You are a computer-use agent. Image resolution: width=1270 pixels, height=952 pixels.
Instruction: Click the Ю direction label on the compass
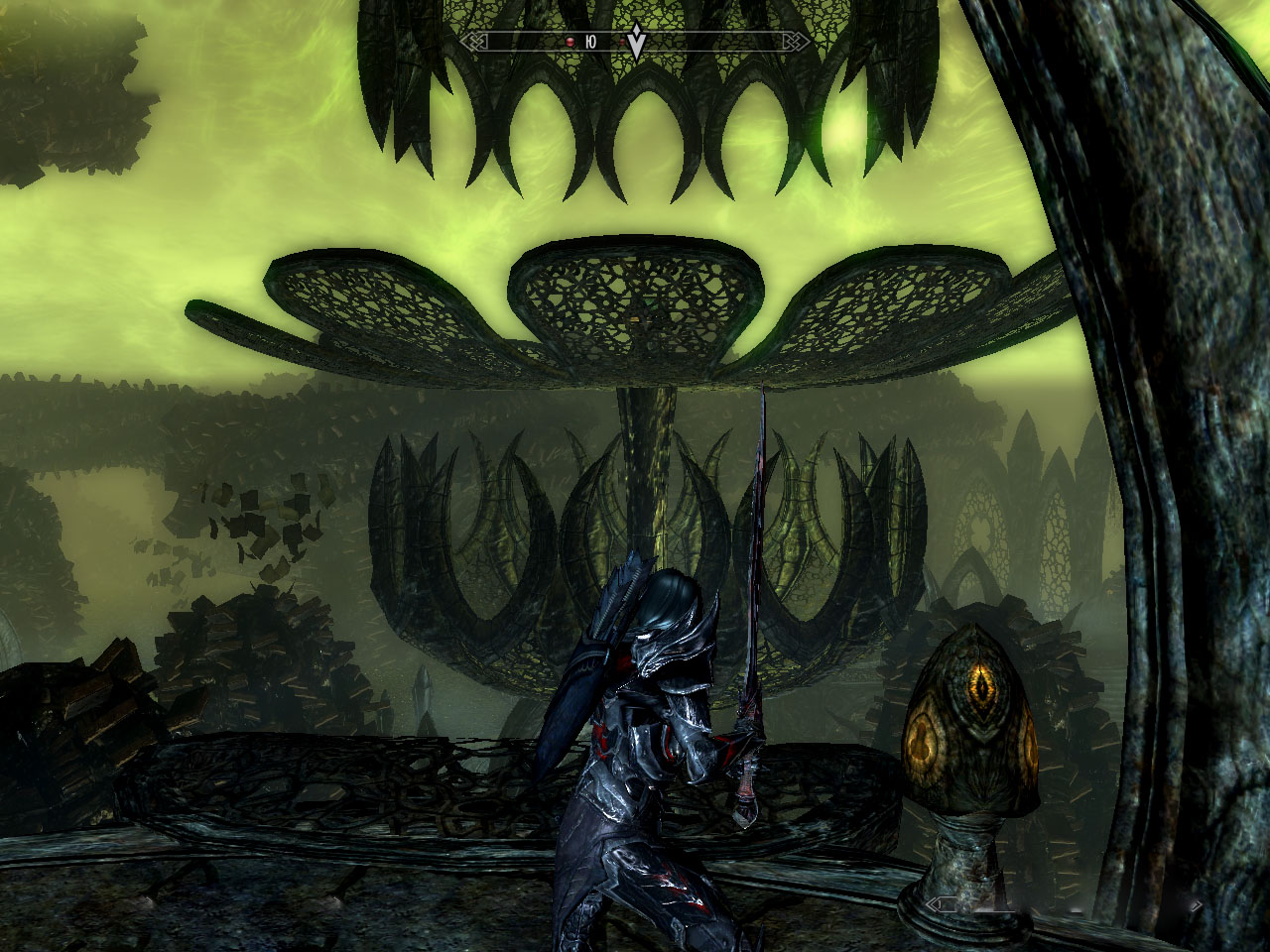pos(590,41)
